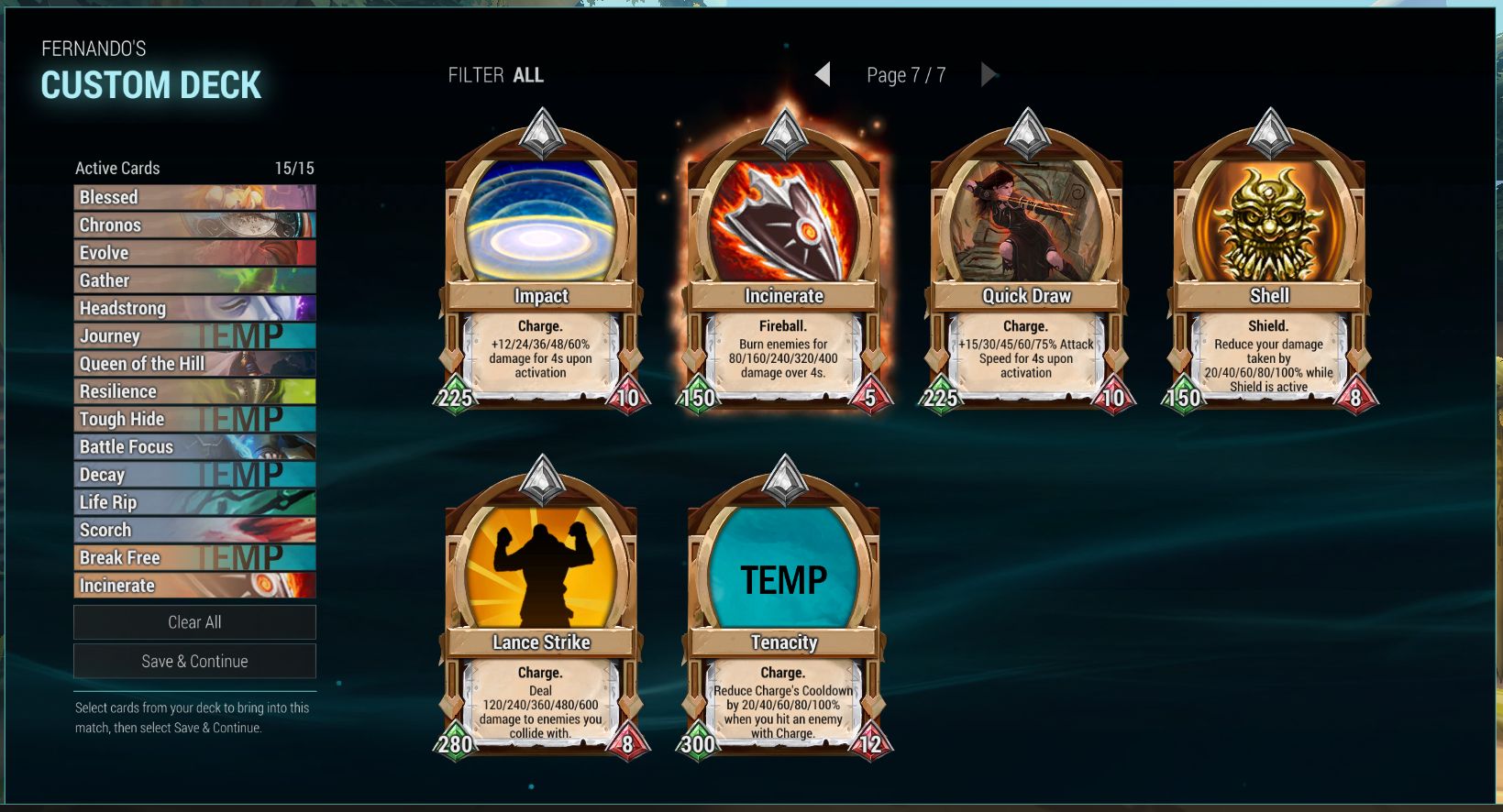Click the silver emblem atop the Shell card
Image resolution: width=1503 pixels, height=812 pixels.
1268,129
